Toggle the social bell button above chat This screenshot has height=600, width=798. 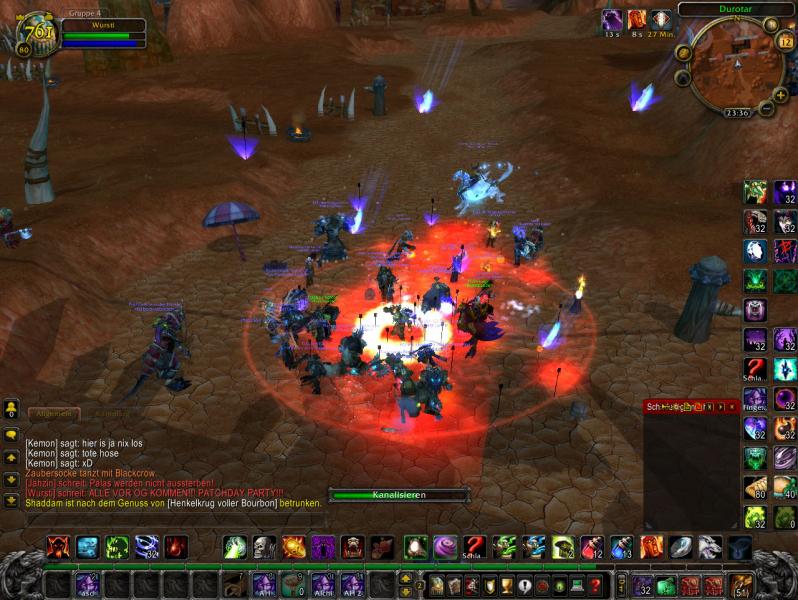[11, 409]
